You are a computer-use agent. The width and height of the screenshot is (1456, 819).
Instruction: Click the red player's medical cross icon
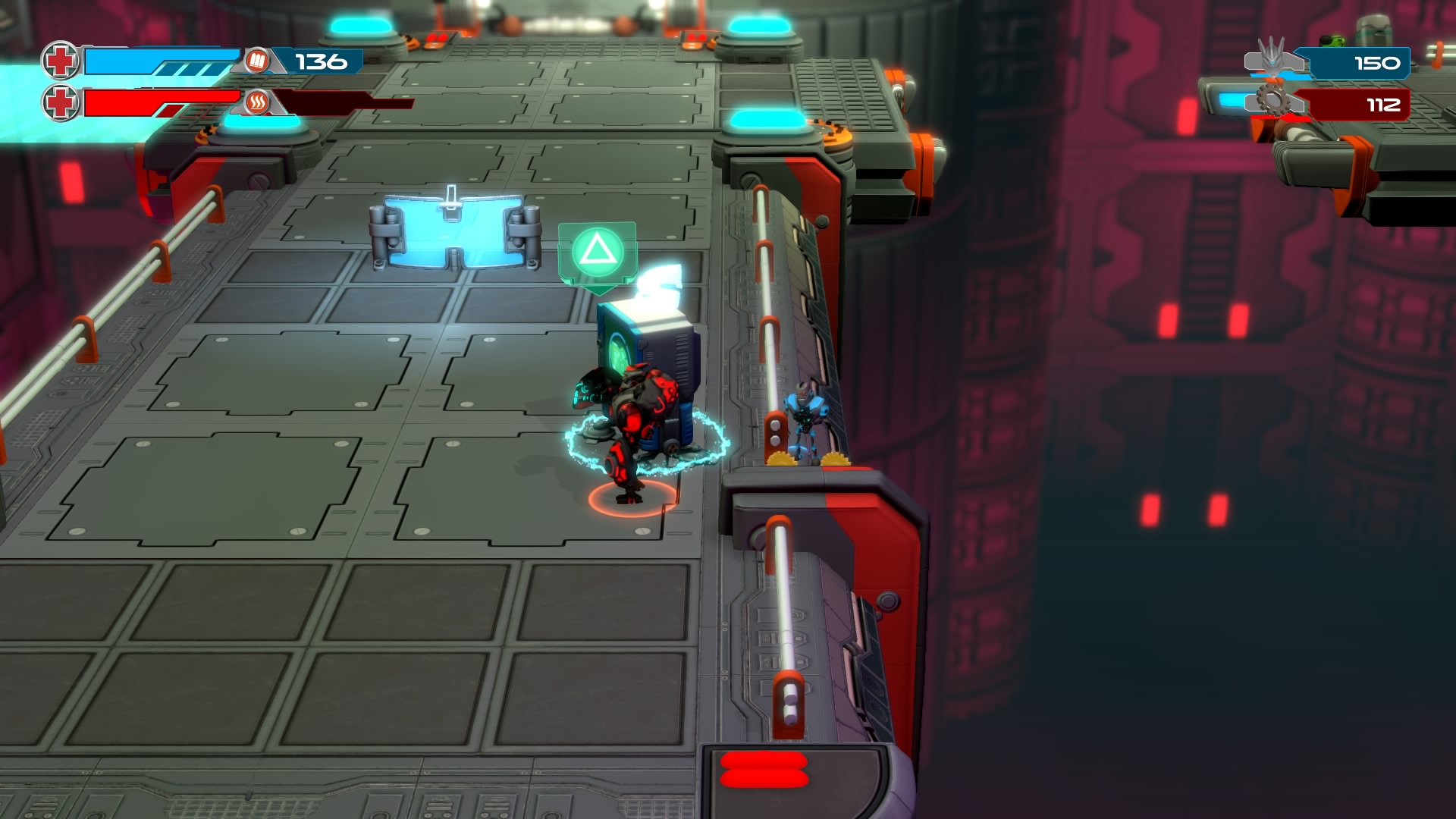click(61, 102)
